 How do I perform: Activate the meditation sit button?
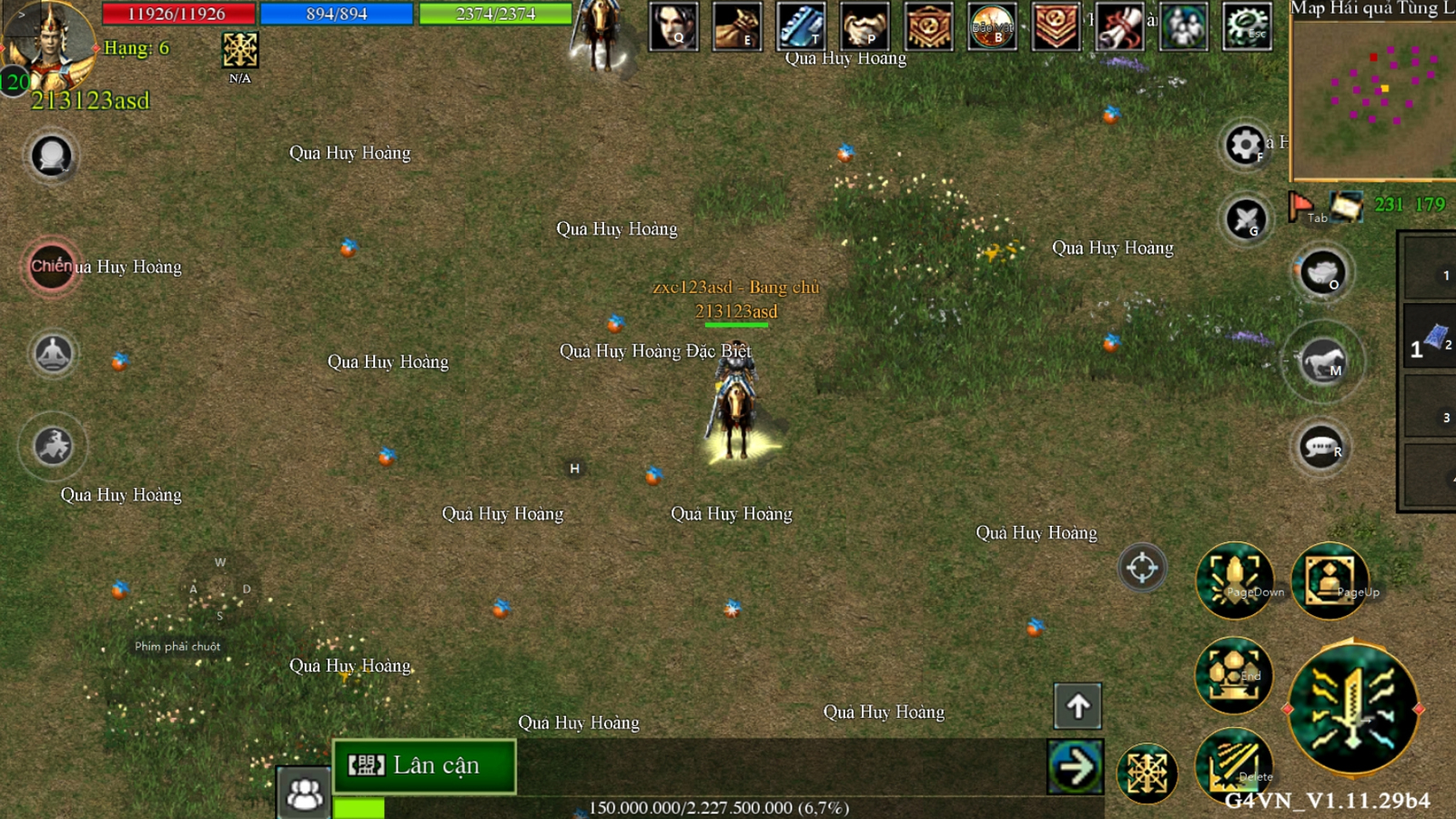(x=53, y=353)
